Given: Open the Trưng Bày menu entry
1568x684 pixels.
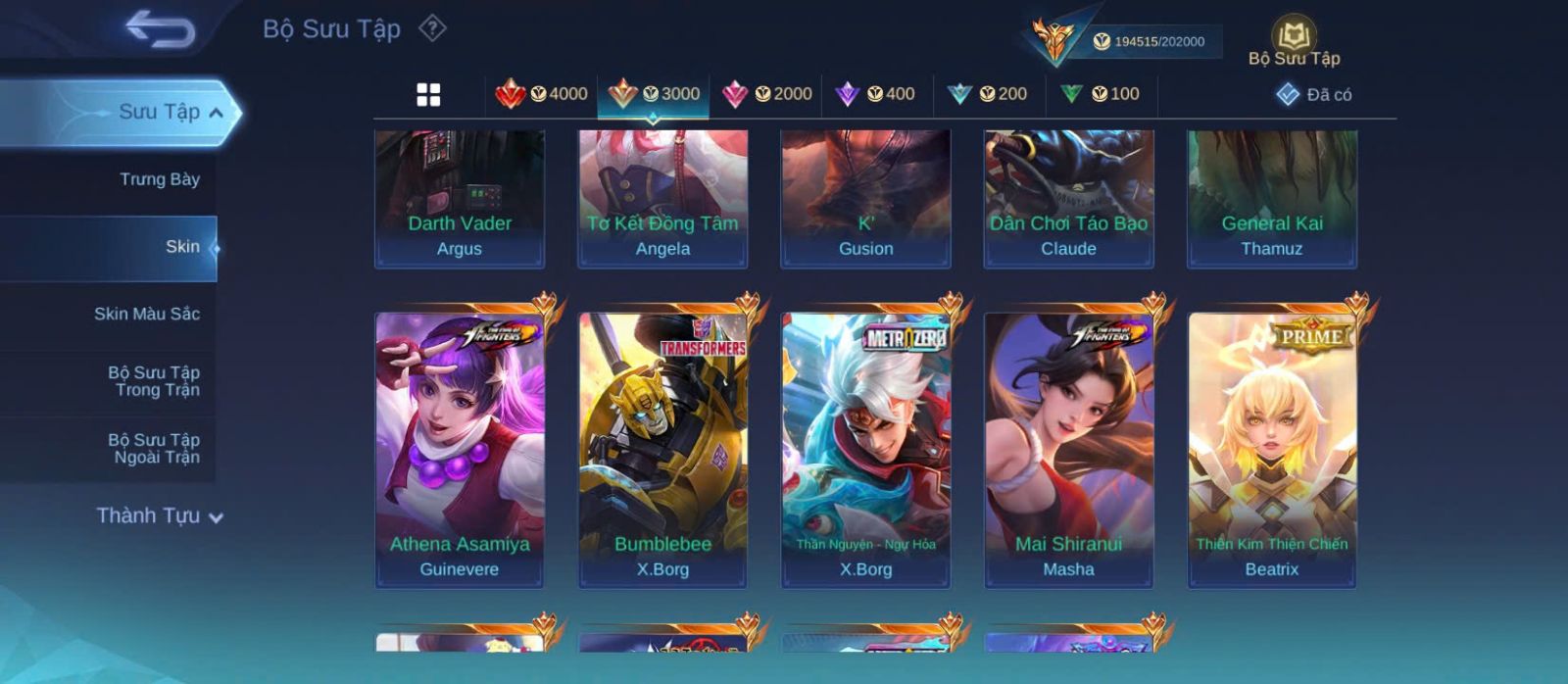Looking at the screenshot, I should [159, 179].
